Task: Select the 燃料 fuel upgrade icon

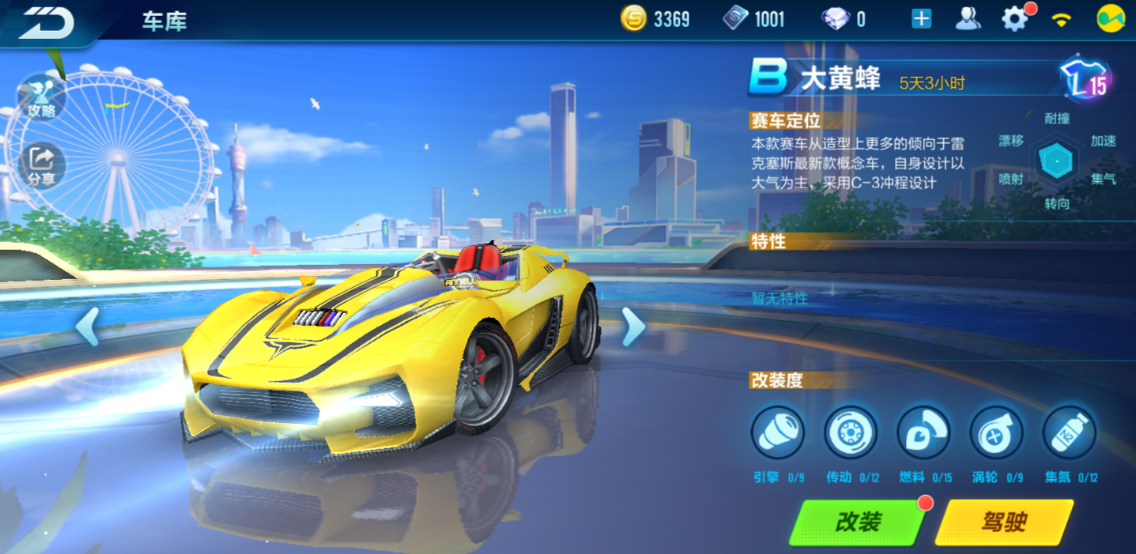Action: click(923, 433)
